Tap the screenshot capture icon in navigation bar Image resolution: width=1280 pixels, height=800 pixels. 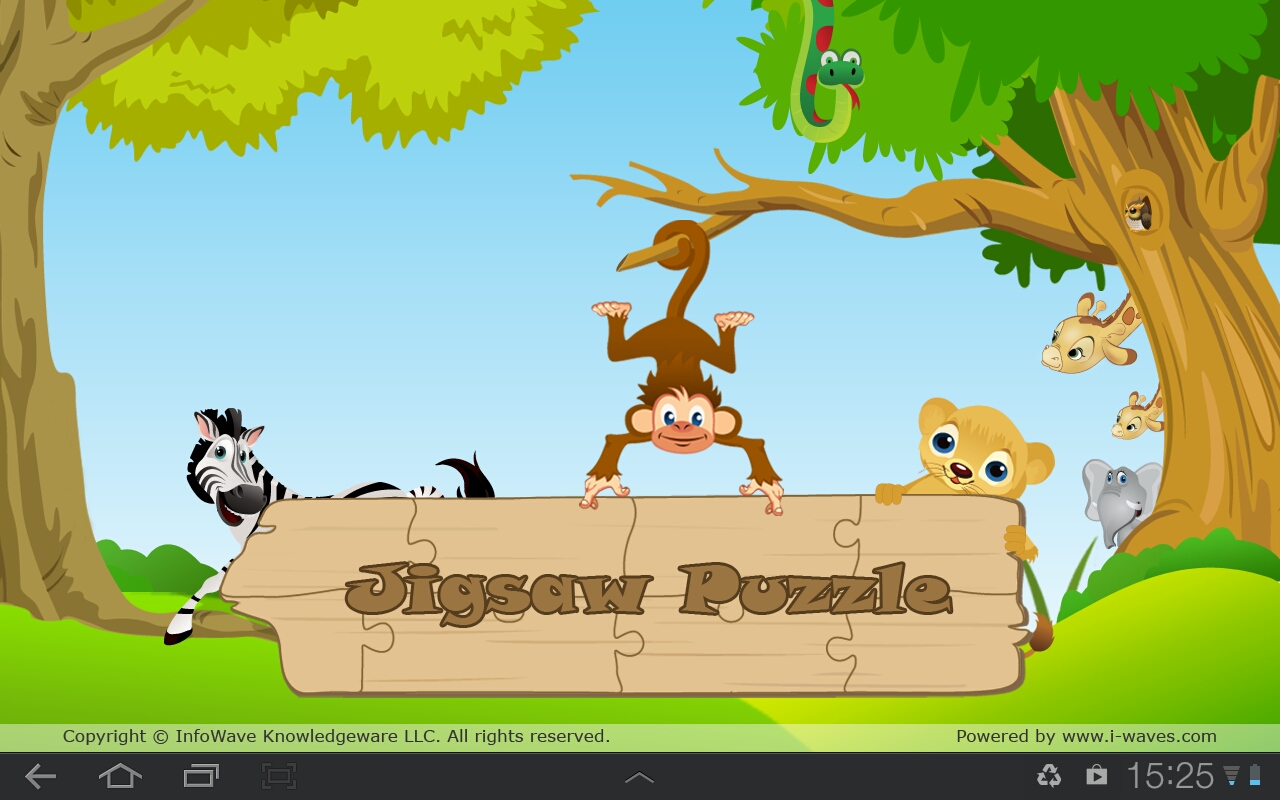278,775
